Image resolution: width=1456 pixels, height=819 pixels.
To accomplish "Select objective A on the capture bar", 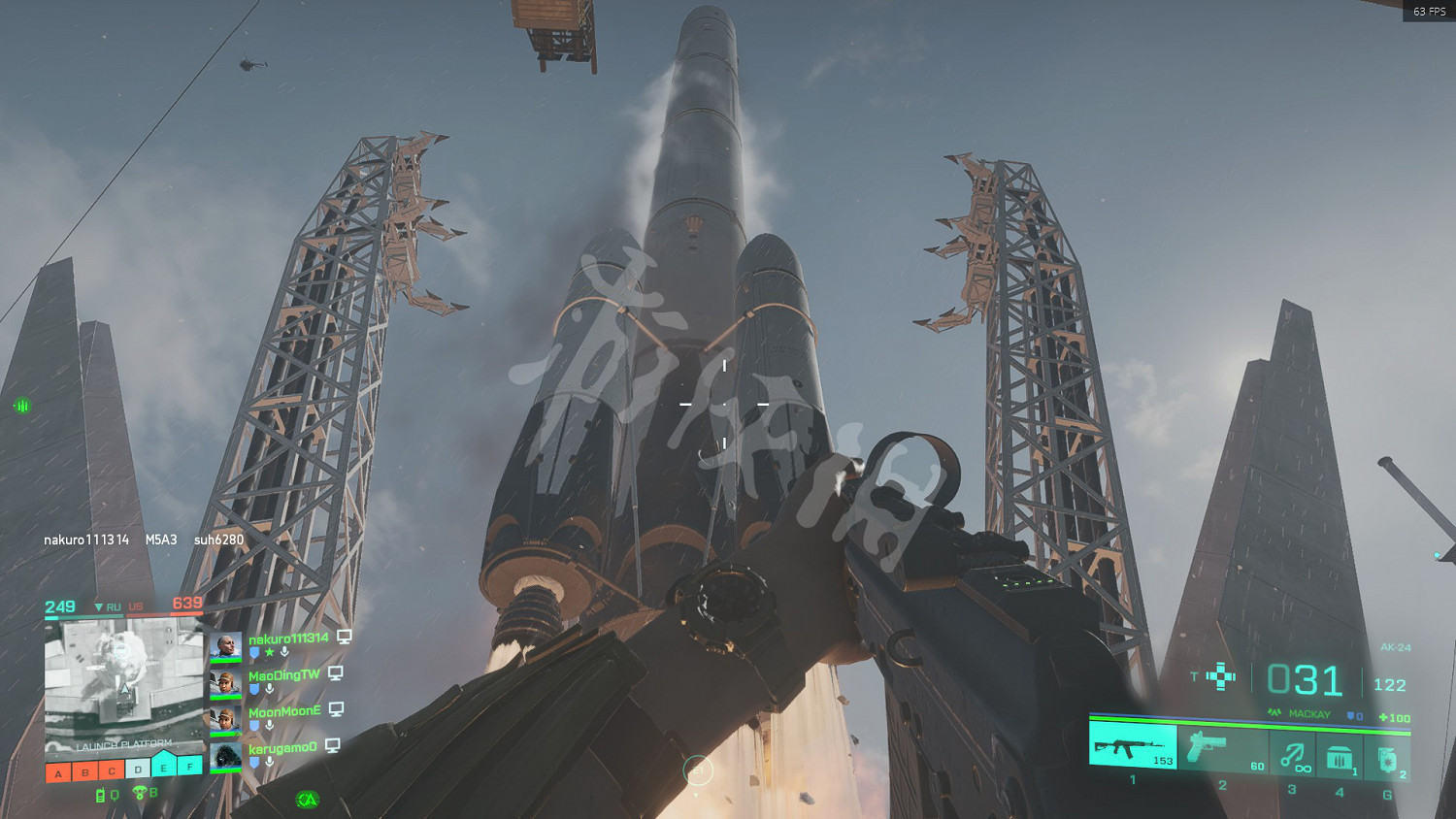I will tap(58, 772).
